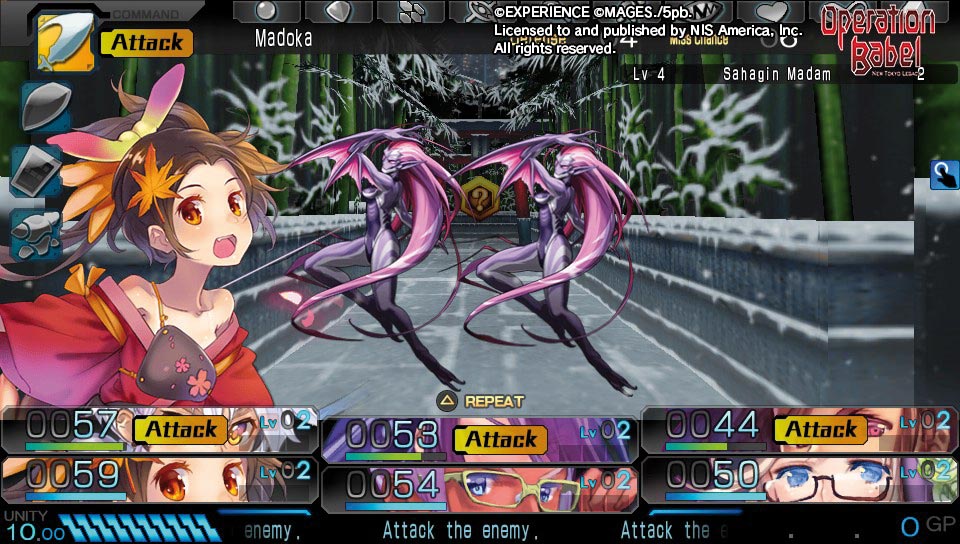Screen dimensions: 960x544
Task: Click the top bar shield icon
Action: (x=338, y=11)
